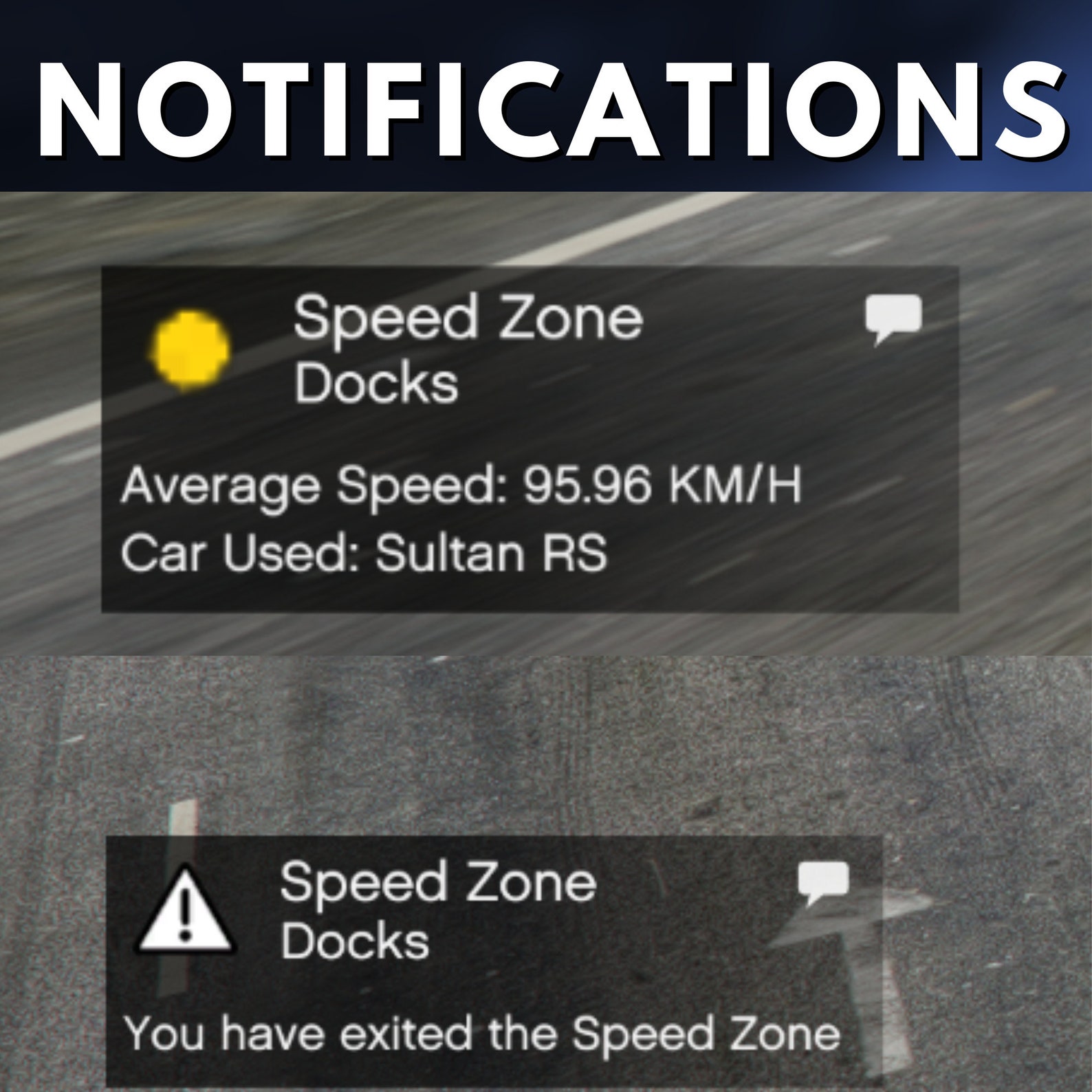This screenshot has width=1092, height=1092.
Task: Click the yellow speed zone blip icon
Action: 190,348
